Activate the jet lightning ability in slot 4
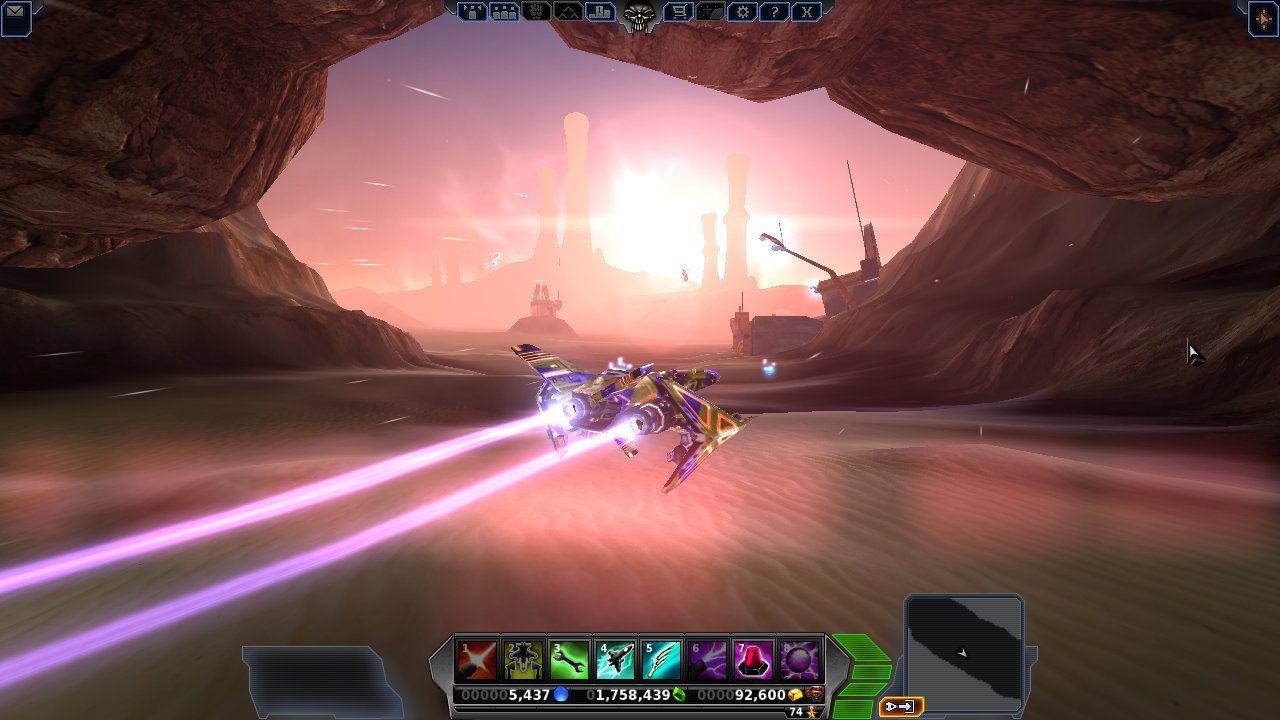Screen dimensions: 1280x720 tap(615, 660)
